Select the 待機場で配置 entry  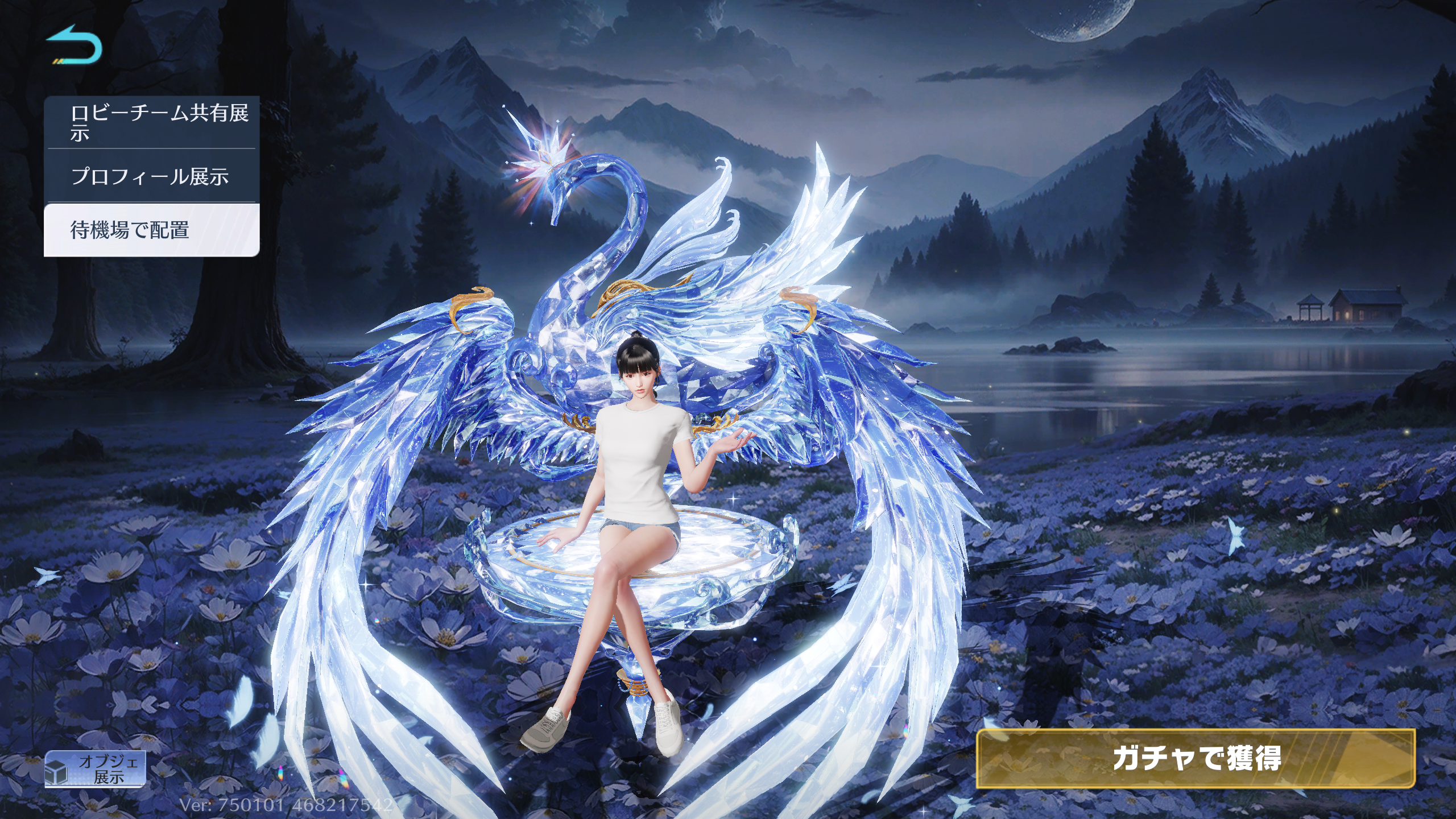151,230
